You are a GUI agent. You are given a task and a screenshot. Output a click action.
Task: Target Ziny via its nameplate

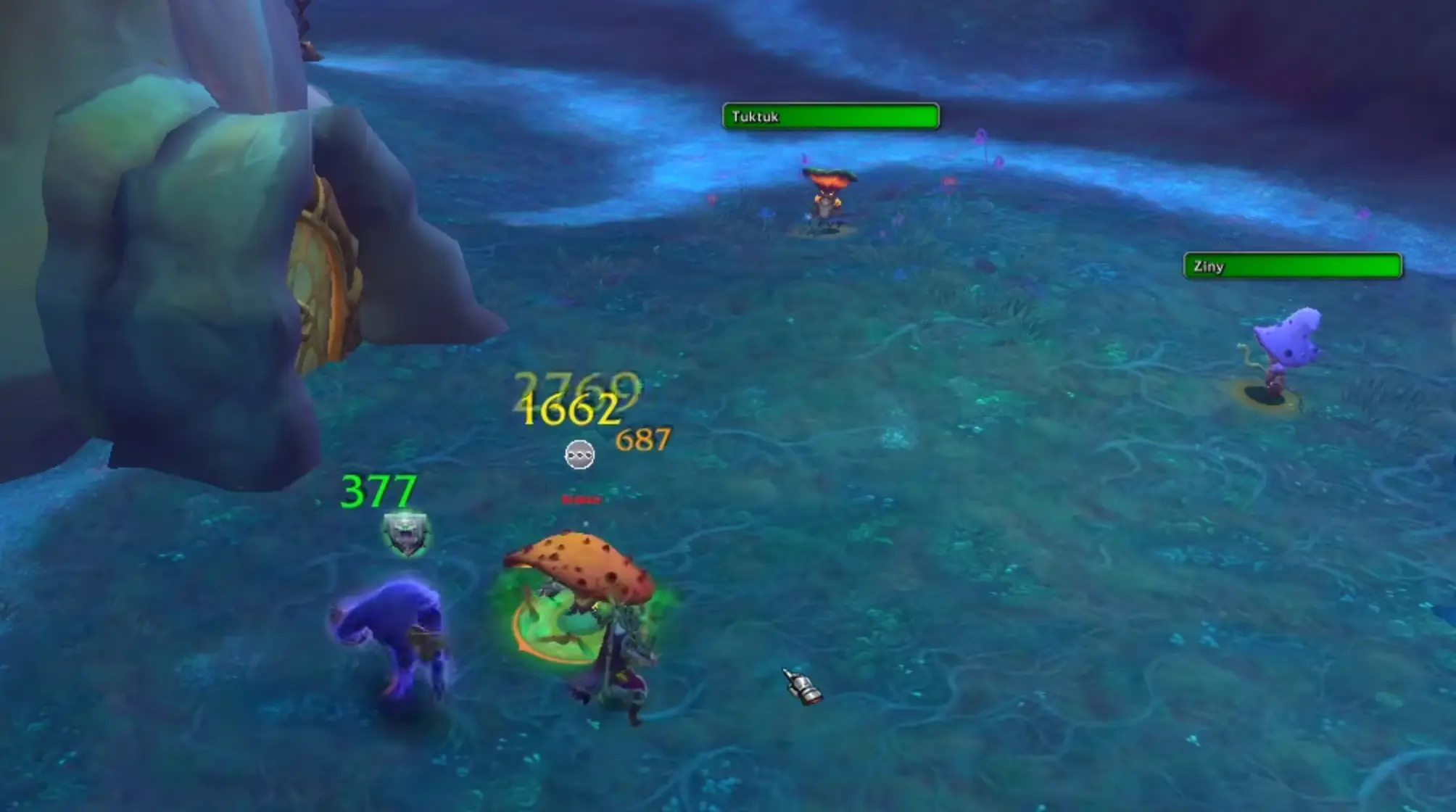pos(1292,267)
